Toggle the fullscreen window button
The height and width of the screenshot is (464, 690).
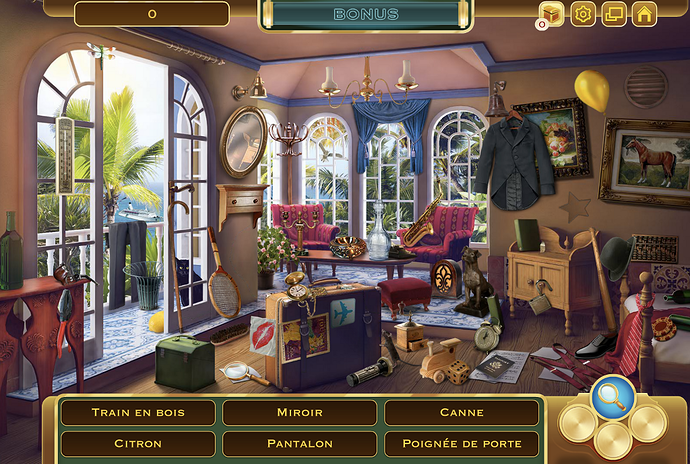(x=613, y=14)
